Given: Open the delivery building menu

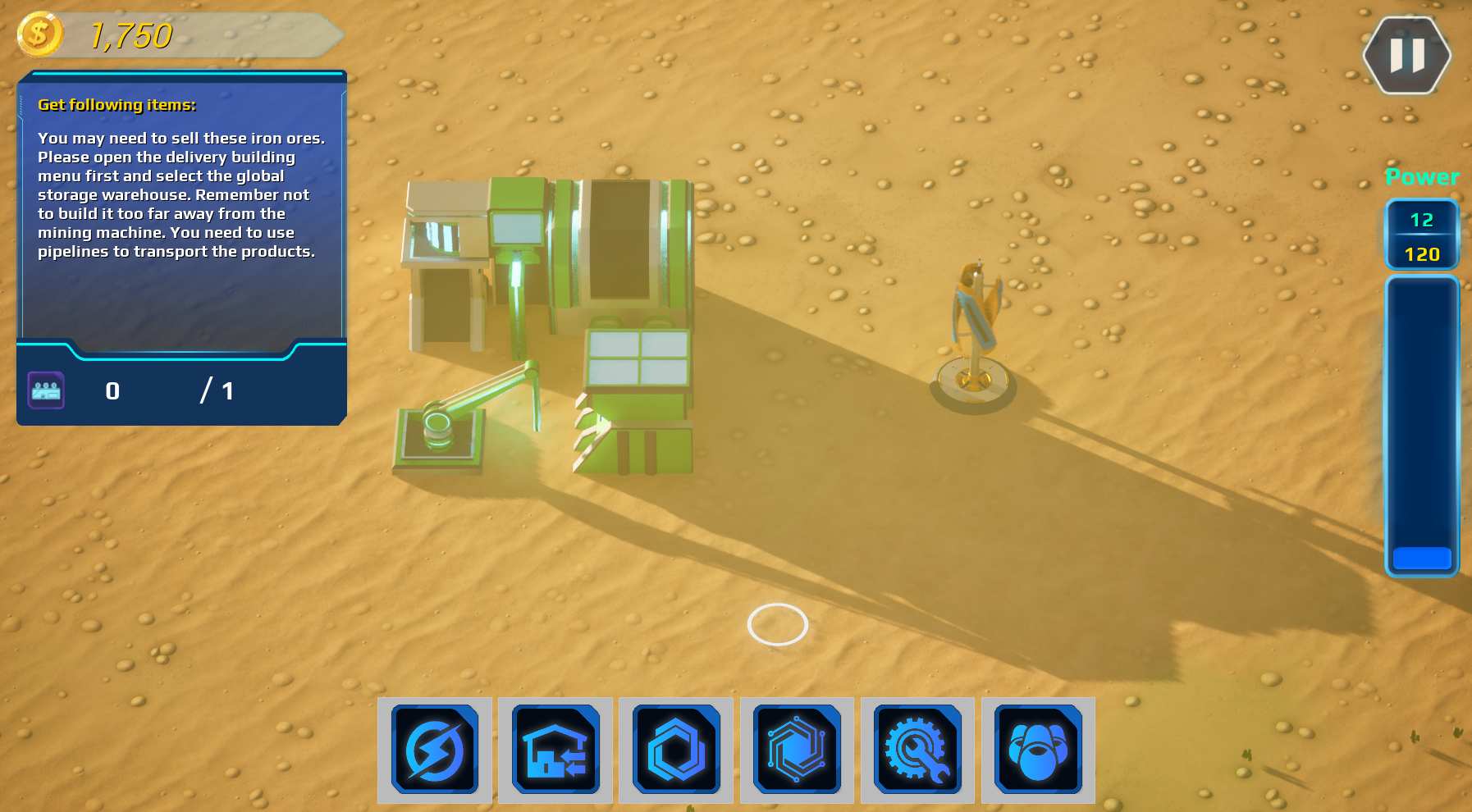Looking at the screenshot, I should pos(555,749).
